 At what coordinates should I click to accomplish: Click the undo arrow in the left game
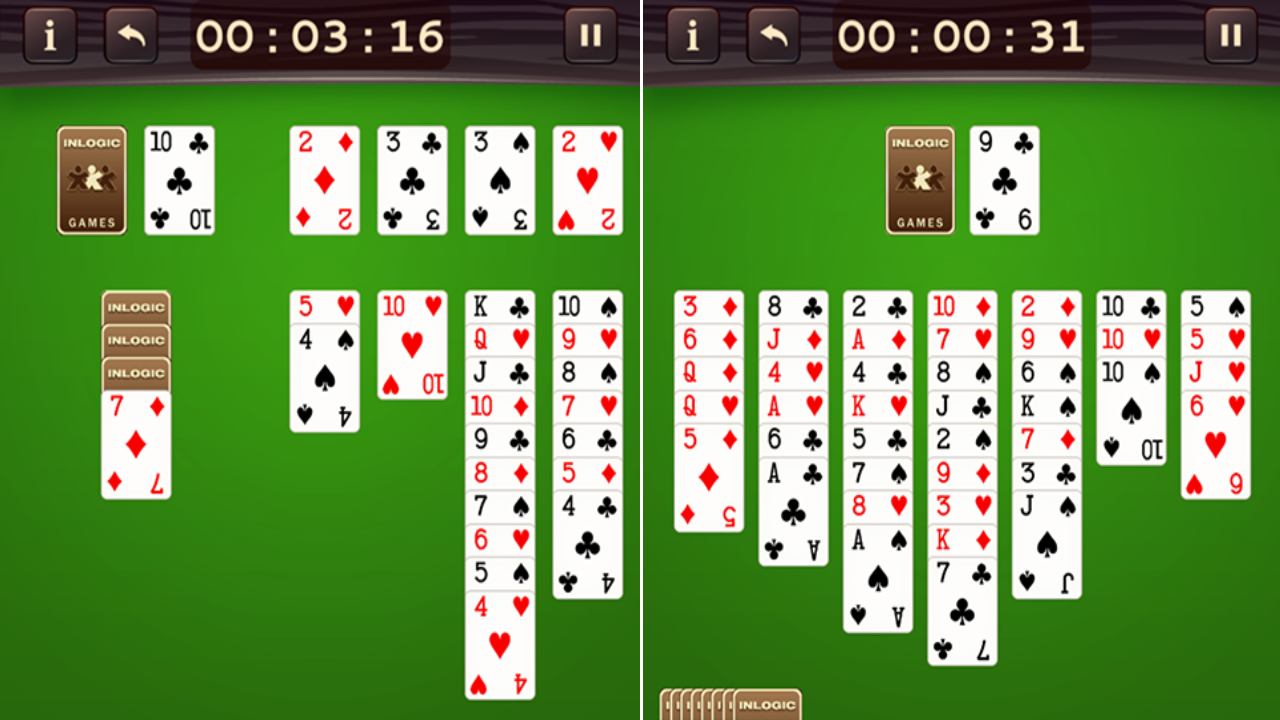click(130, 36)
